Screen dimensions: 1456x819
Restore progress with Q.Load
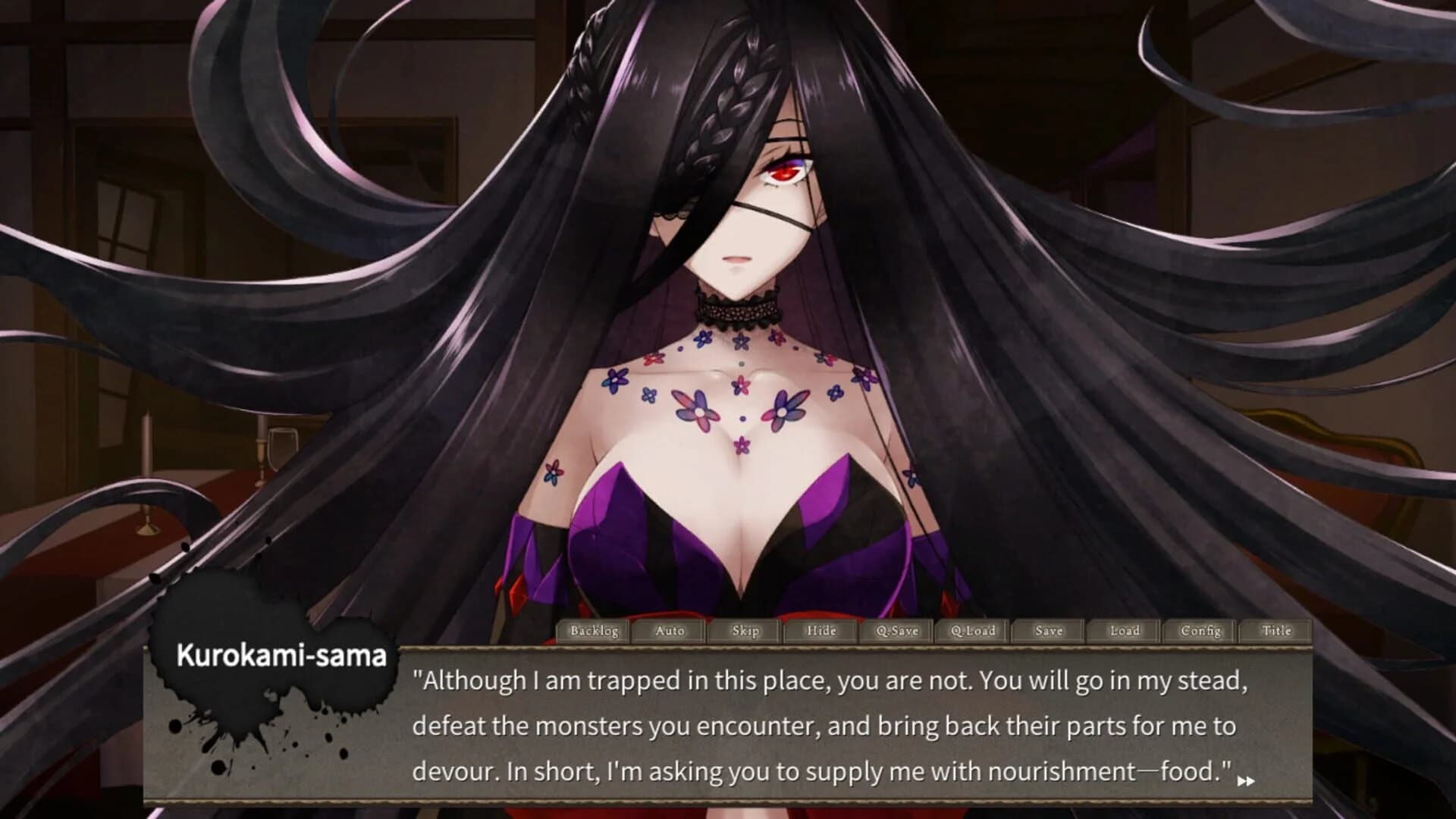972,630
